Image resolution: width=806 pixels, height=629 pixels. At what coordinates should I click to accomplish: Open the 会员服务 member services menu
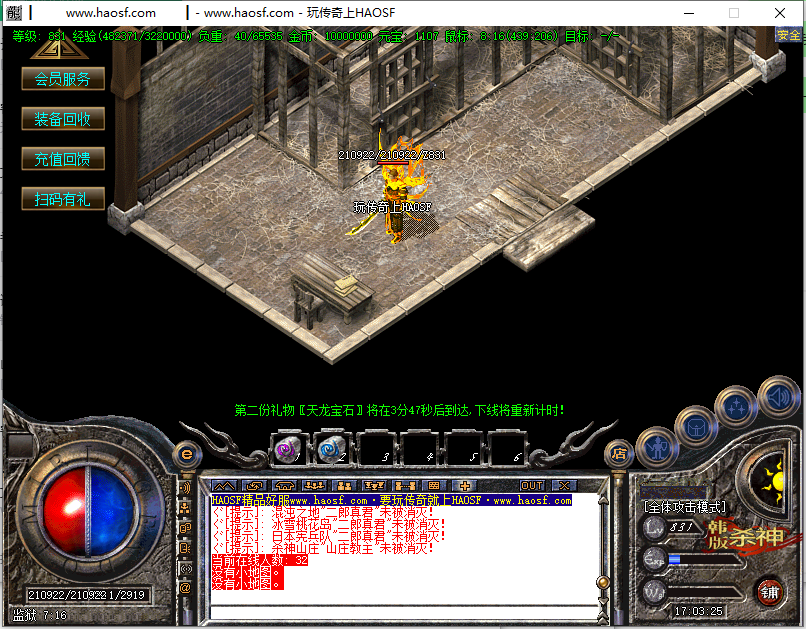pyautogui.click(x=63, y=79)
